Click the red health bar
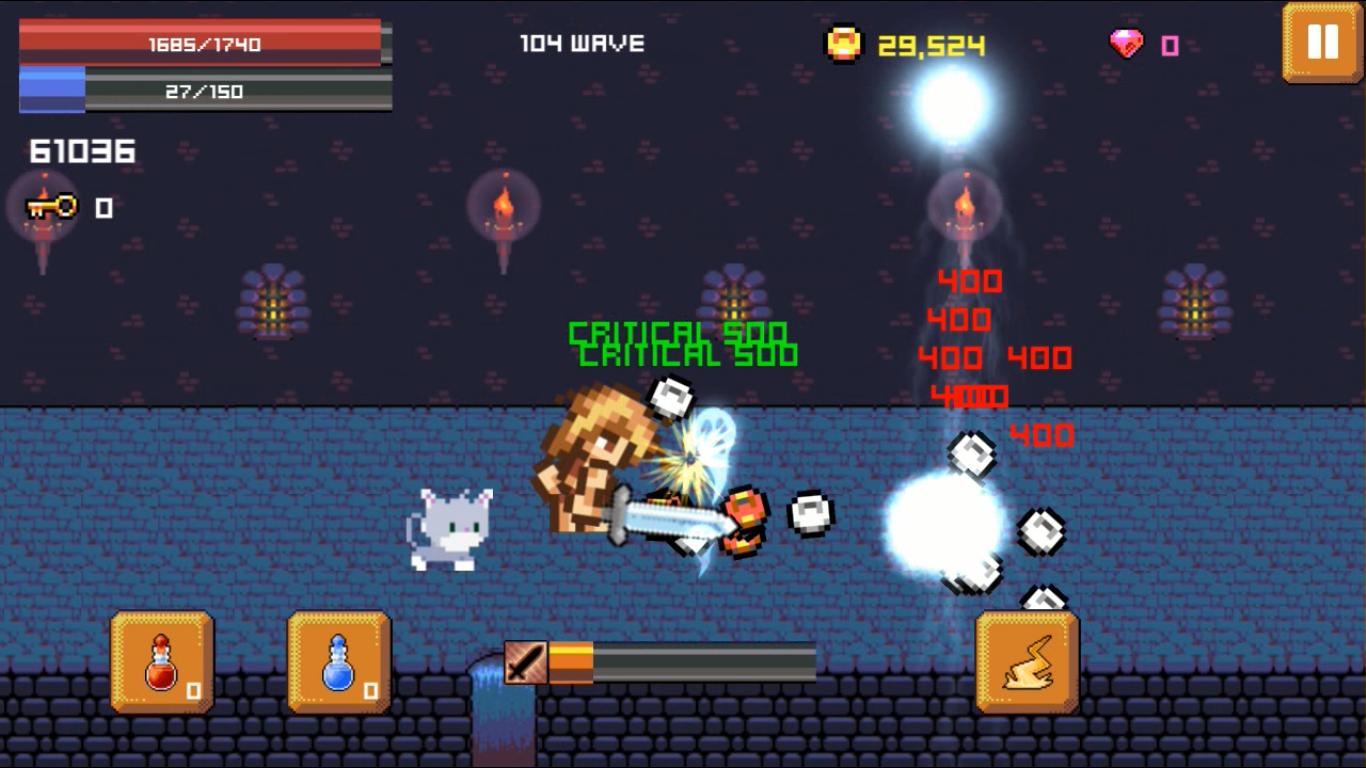 tap(200, 42)
